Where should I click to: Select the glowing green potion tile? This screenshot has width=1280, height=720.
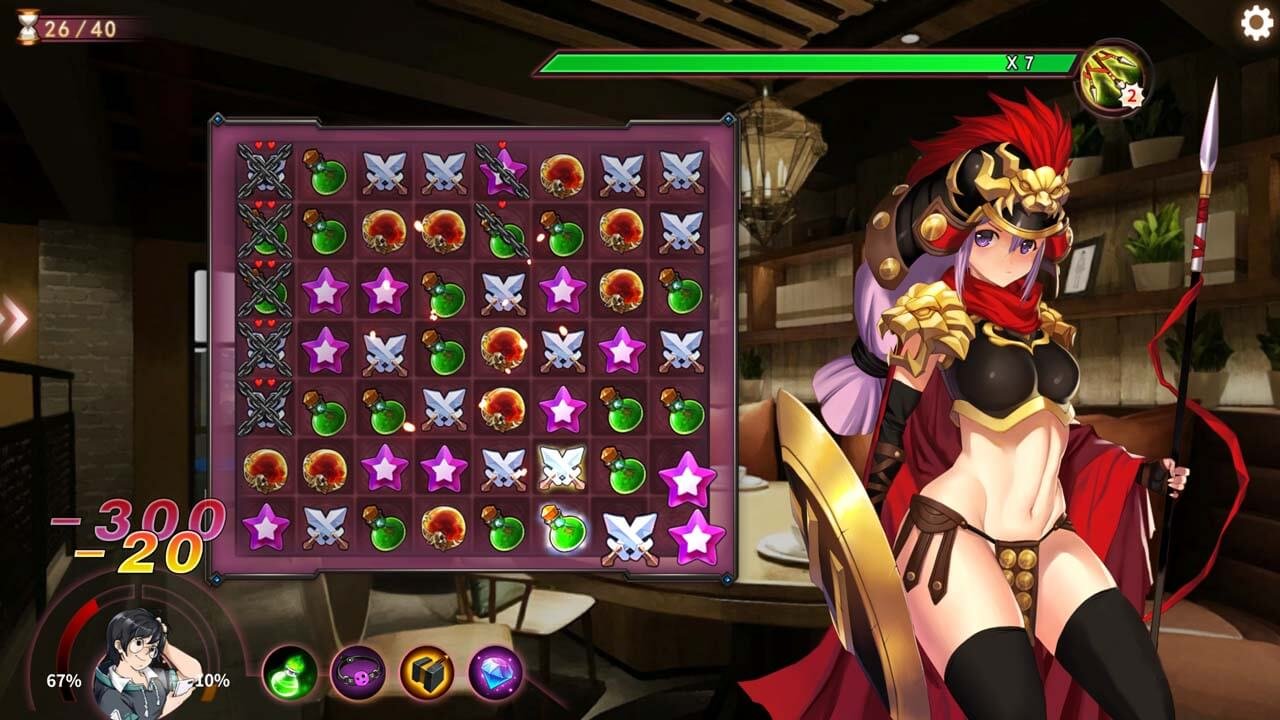click(x=565, y=528)
